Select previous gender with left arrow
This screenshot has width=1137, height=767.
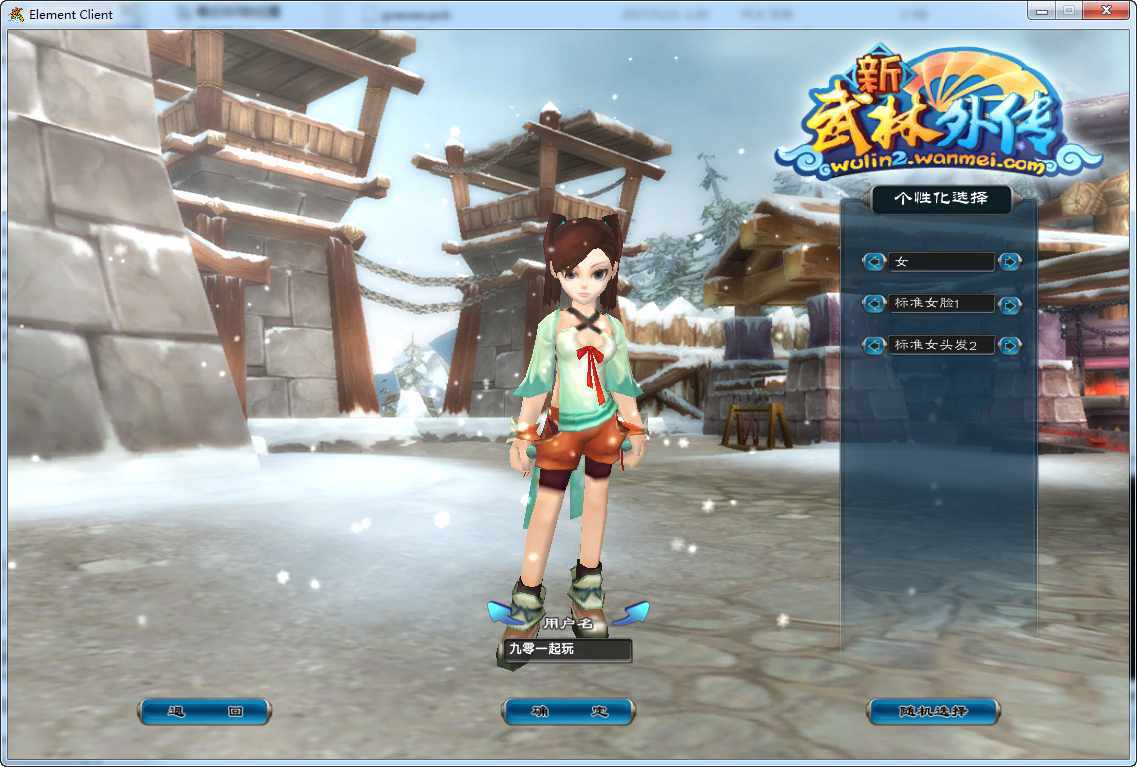click(x=875, y=262)
